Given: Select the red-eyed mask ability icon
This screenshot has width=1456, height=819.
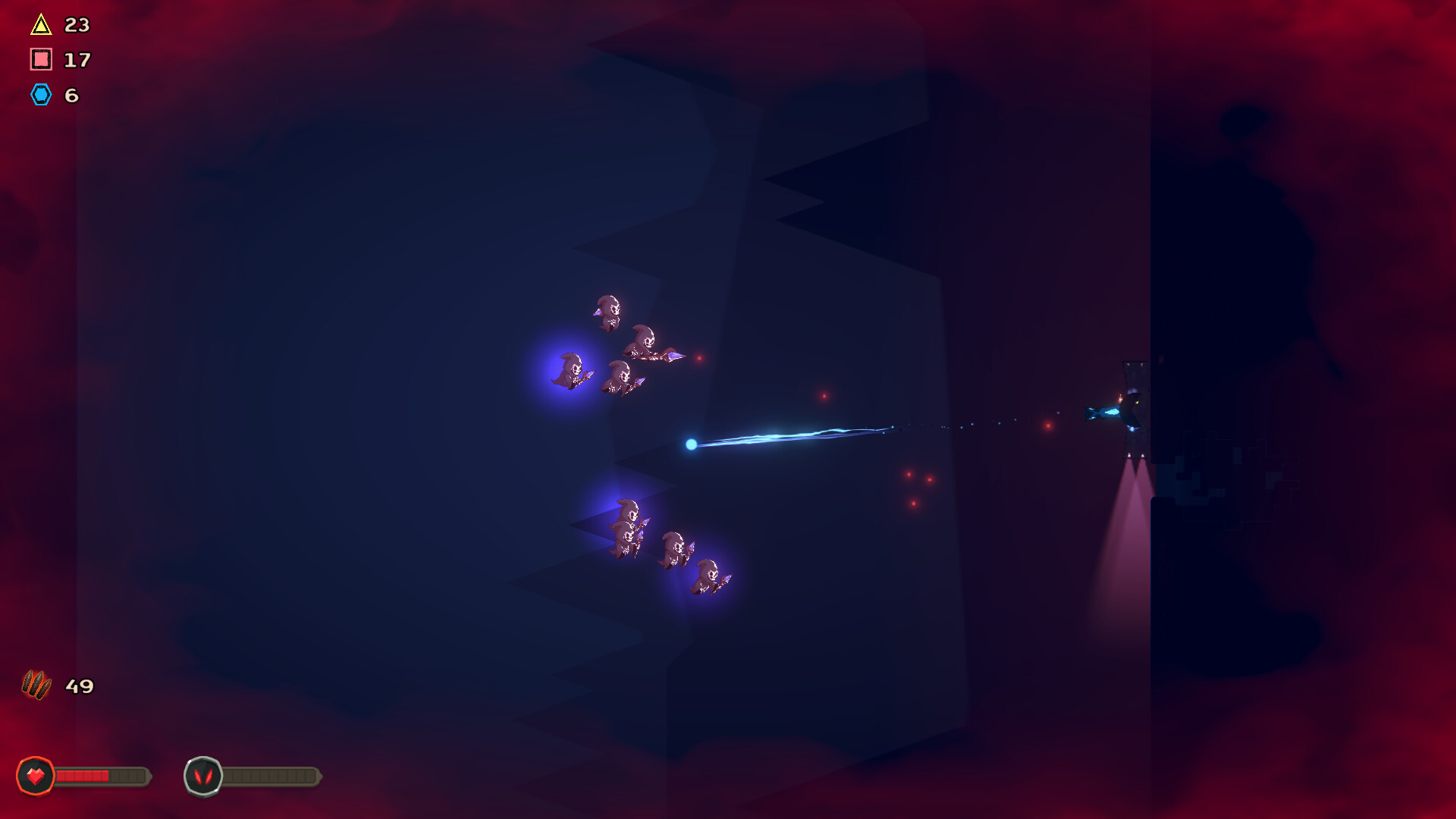Looking at the screenshot, I should (203, 776).
